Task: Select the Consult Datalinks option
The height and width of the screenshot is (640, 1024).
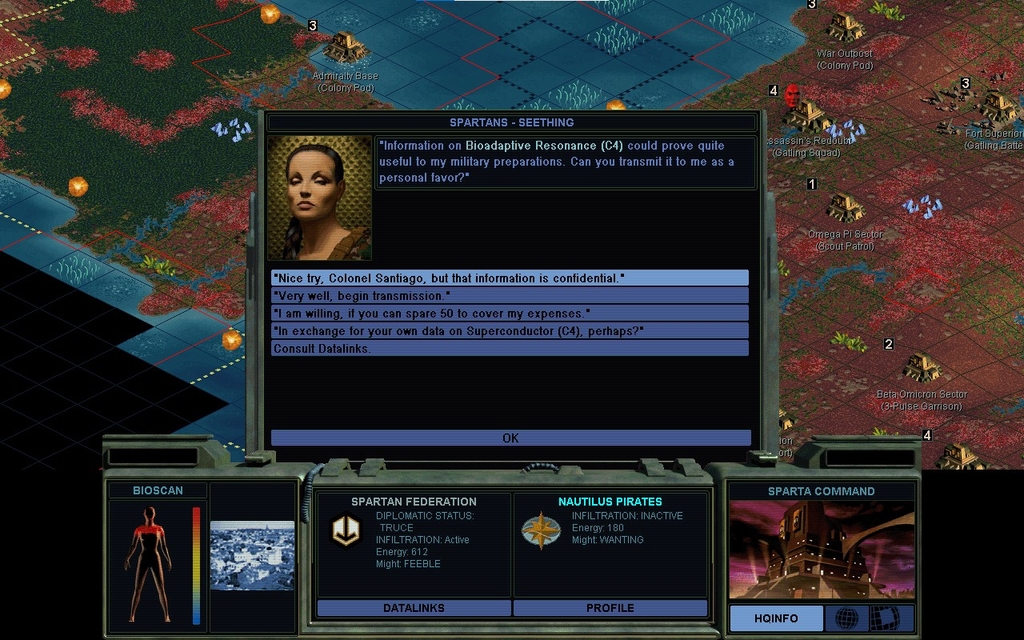Action: (509, 348)
